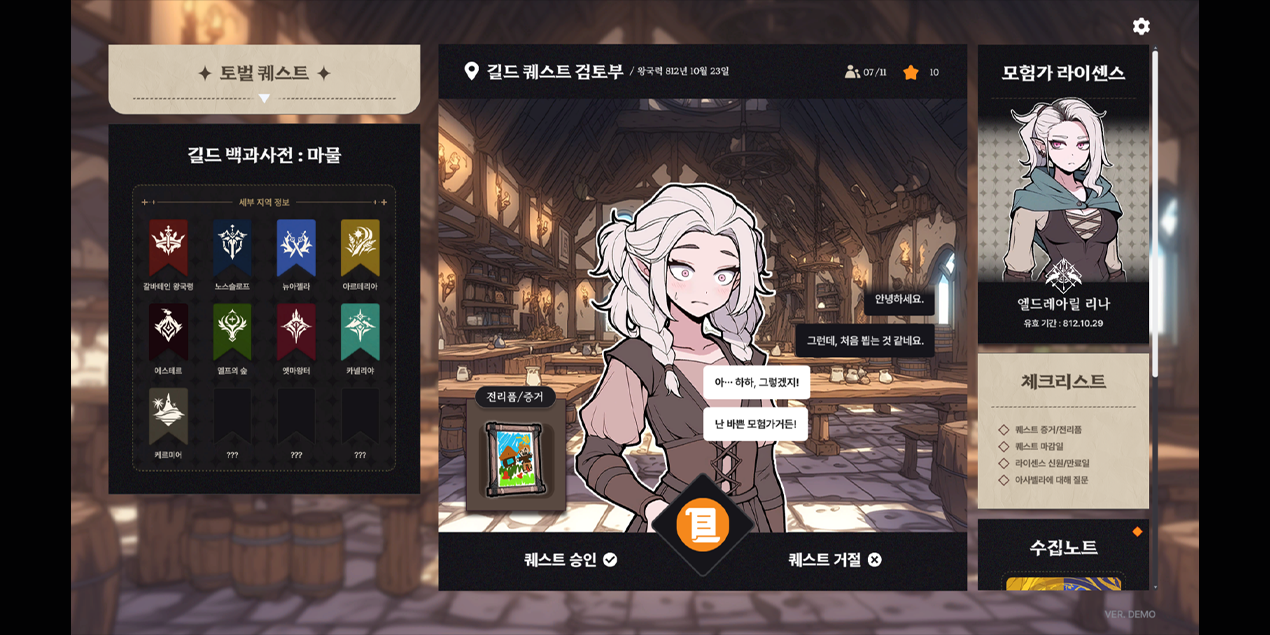Pick the 옛마왕터 region banner
This screenshot has width=1270, height=635.
coord(296,331)
